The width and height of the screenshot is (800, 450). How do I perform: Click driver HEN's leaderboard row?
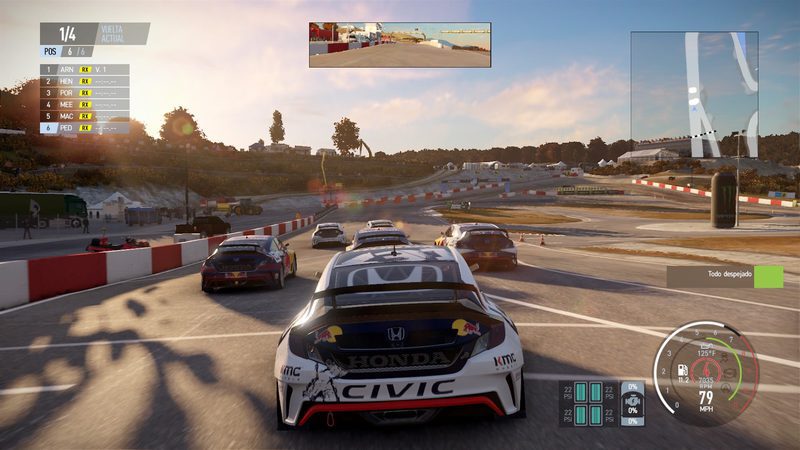tap(84, 81)
